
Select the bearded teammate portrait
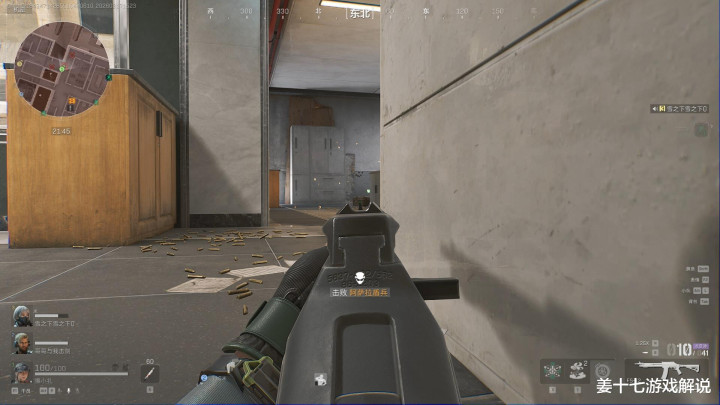(21, 343)
